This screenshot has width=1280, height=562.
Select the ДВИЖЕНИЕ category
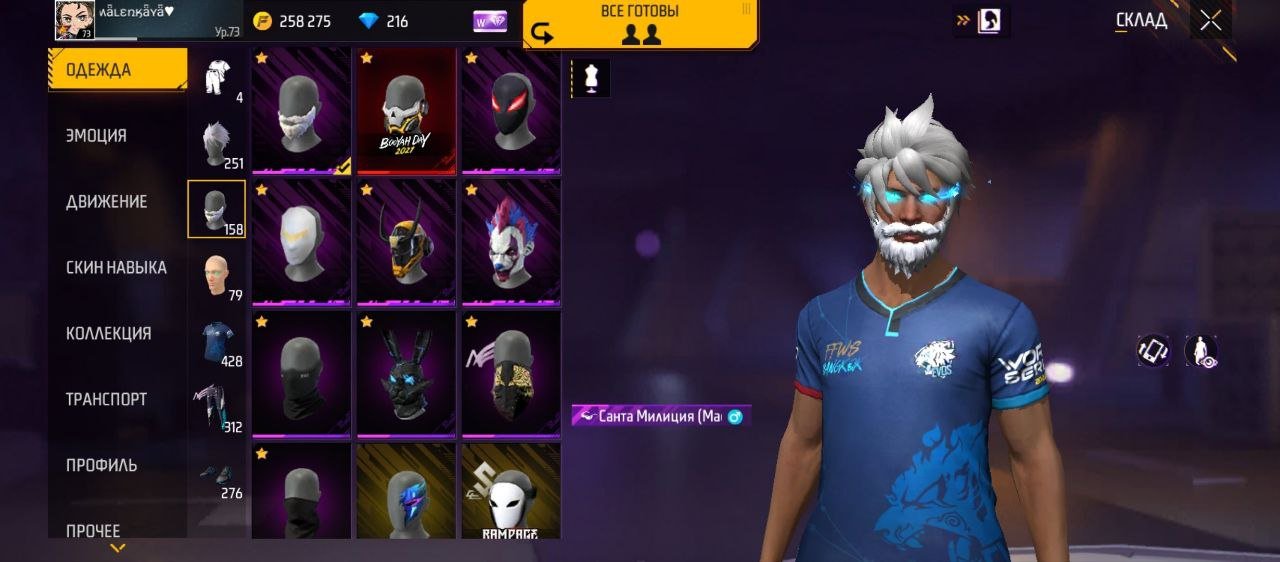(x=106, y=202)
